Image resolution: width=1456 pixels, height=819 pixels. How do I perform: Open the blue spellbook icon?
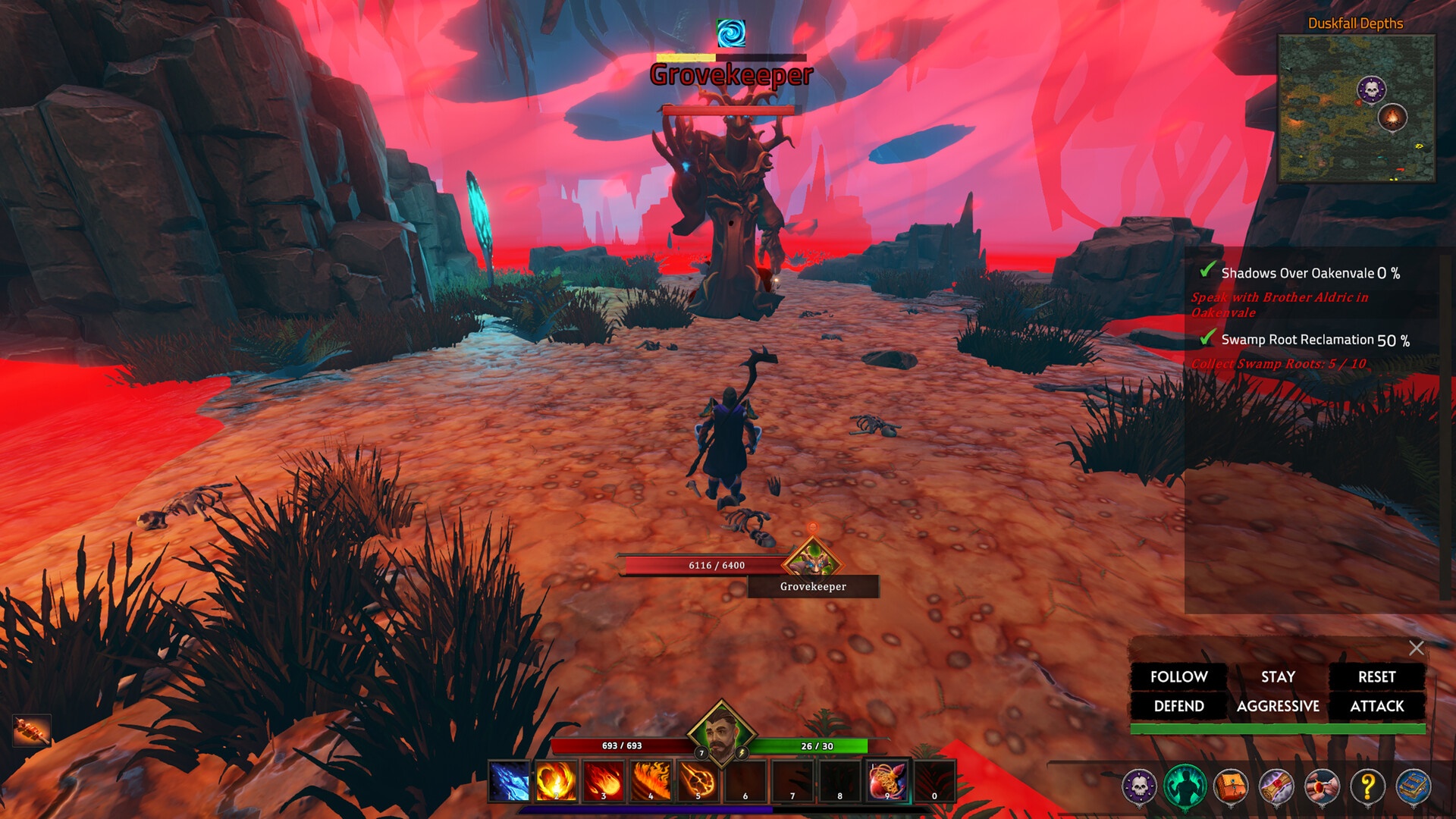pos(1414,786)
